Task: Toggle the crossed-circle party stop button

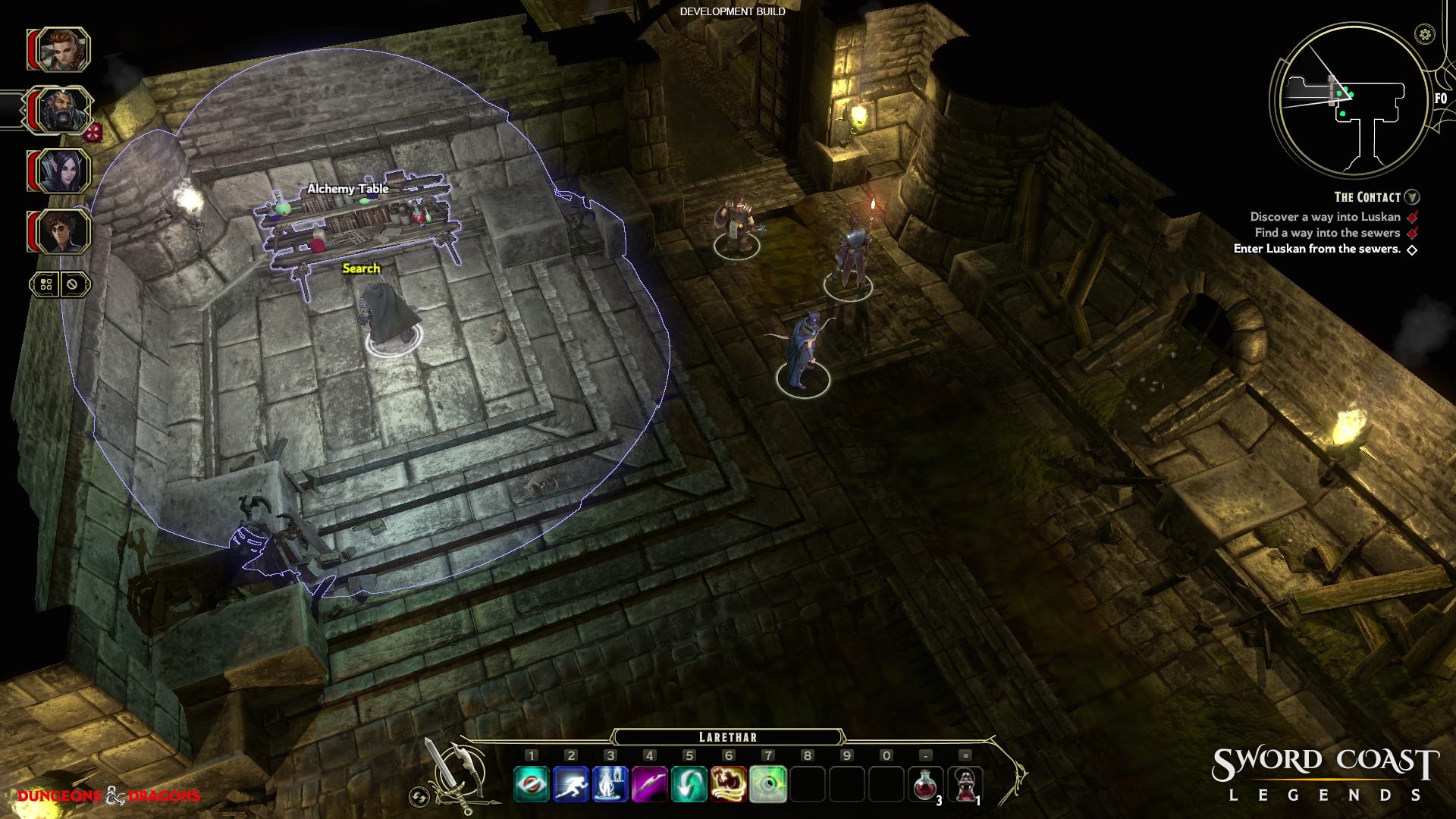Action: pos(73,285)
